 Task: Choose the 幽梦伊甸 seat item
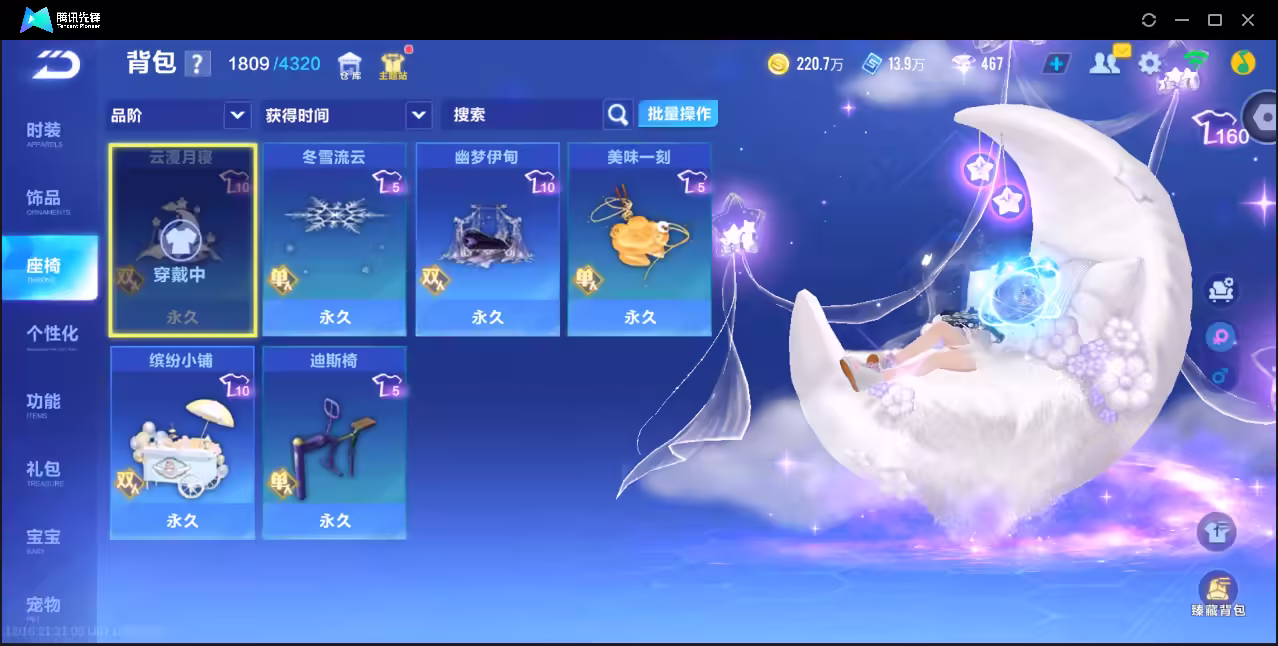(487, 240)
